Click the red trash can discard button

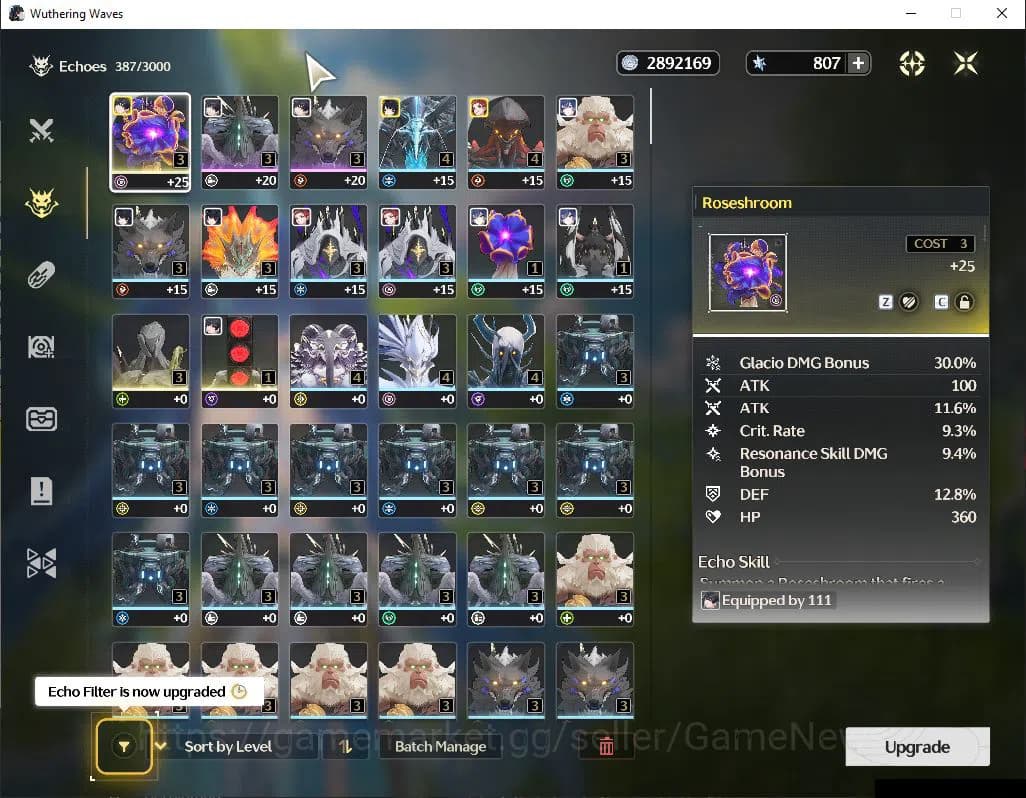coord(605,746)
